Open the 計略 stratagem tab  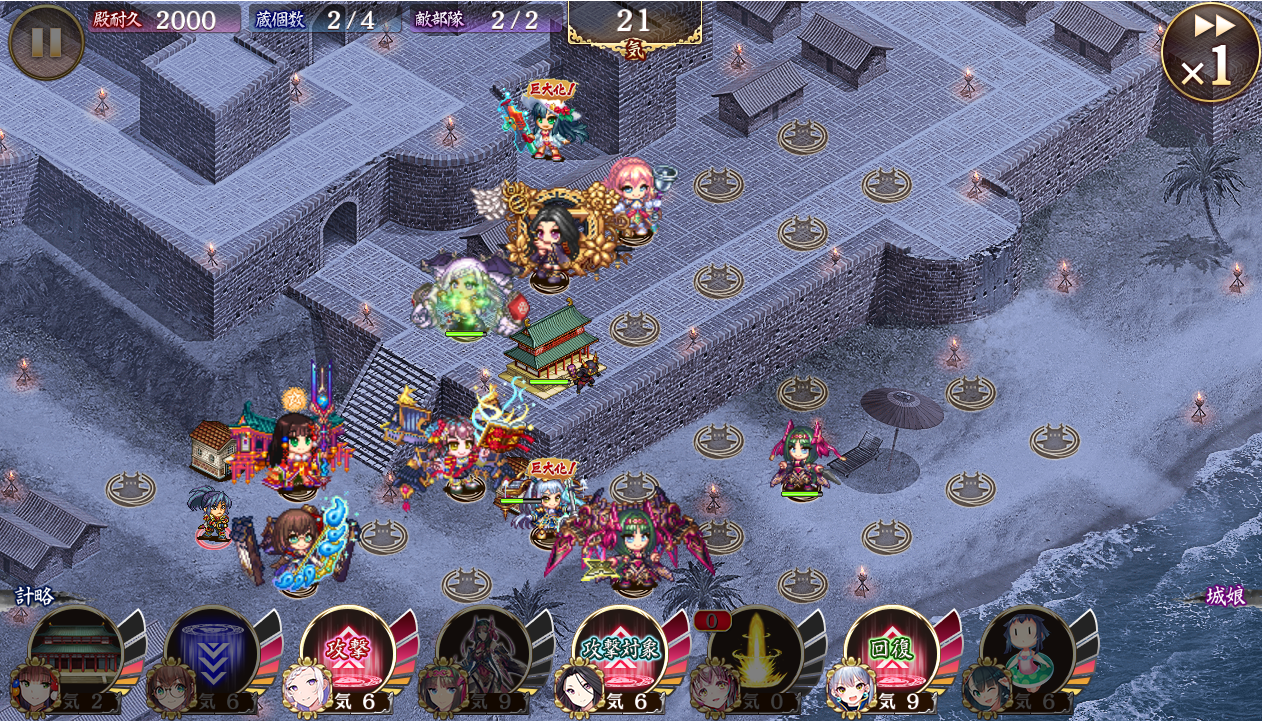tap(35, 597)
